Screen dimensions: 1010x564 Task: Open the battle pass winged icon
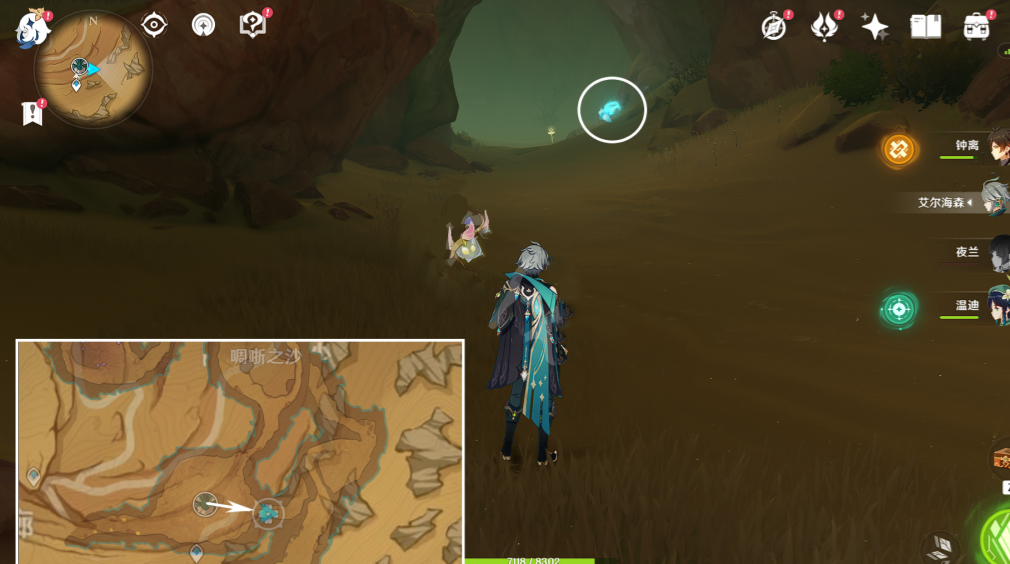point(824,27)
